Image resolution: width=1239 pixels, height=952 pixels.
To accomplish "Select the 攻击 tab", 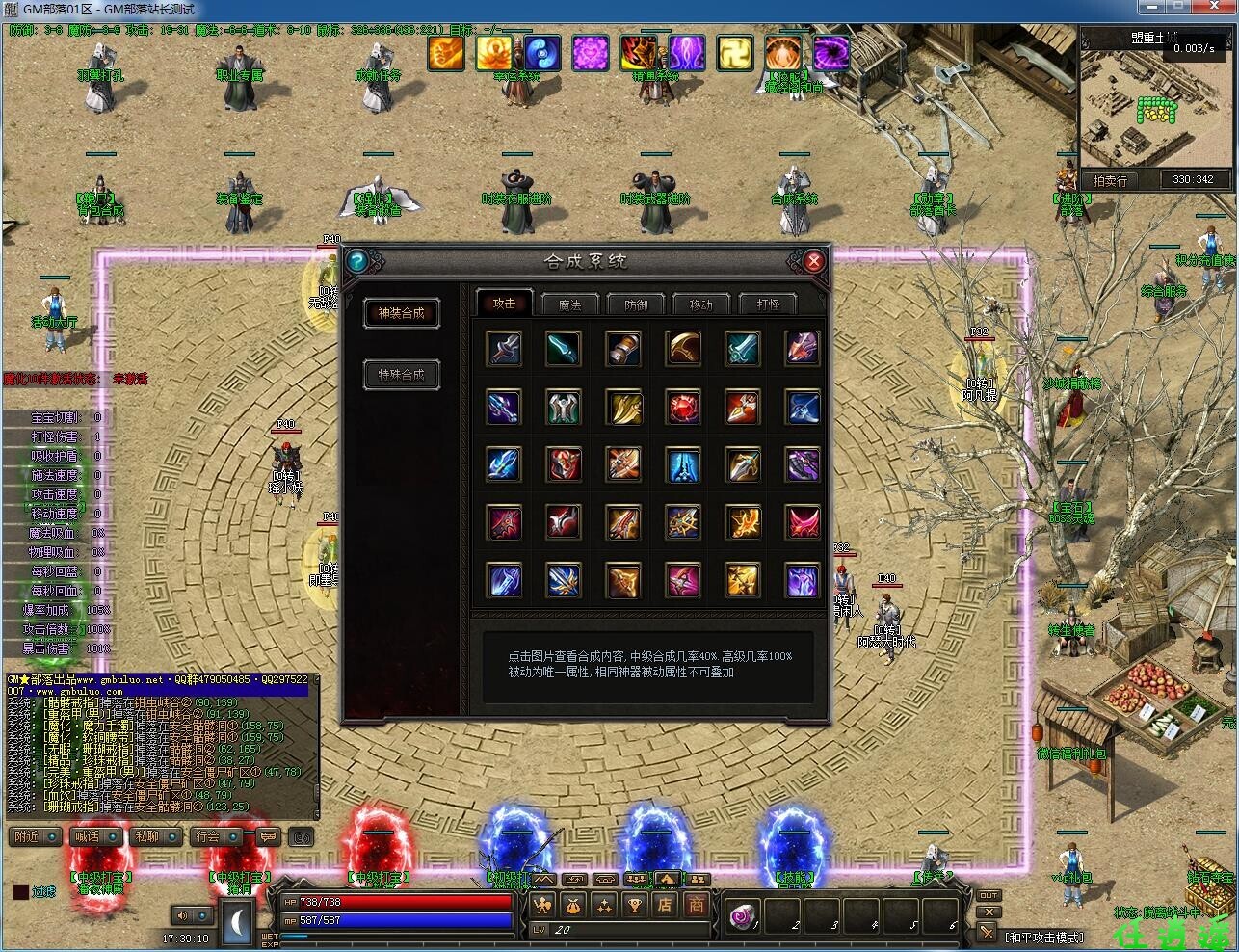I will point(505,303).
